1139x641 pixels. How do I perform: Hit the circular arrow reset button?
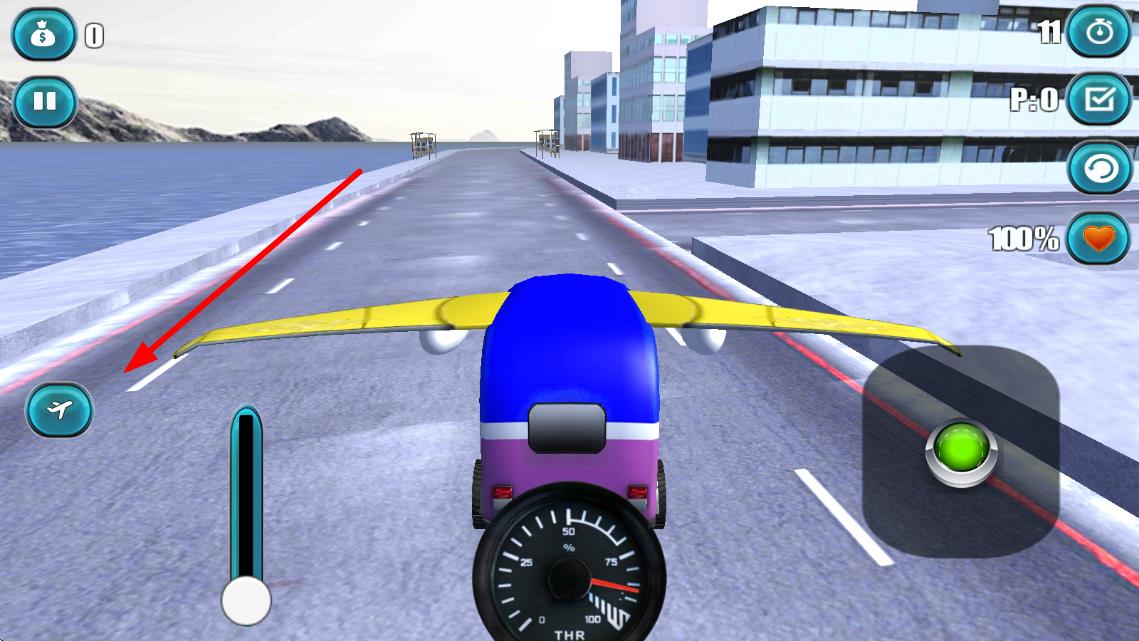pos(1099,168)
